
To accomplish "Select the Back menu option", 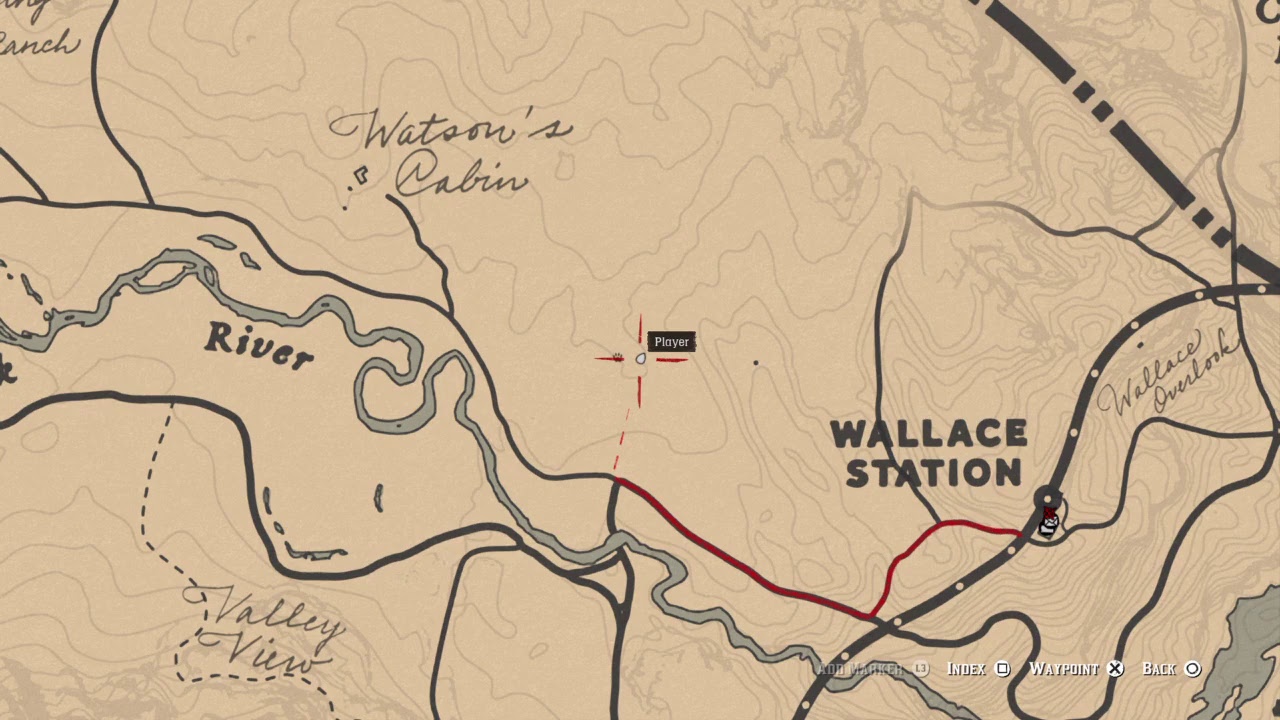I will tap(1160, 670).
